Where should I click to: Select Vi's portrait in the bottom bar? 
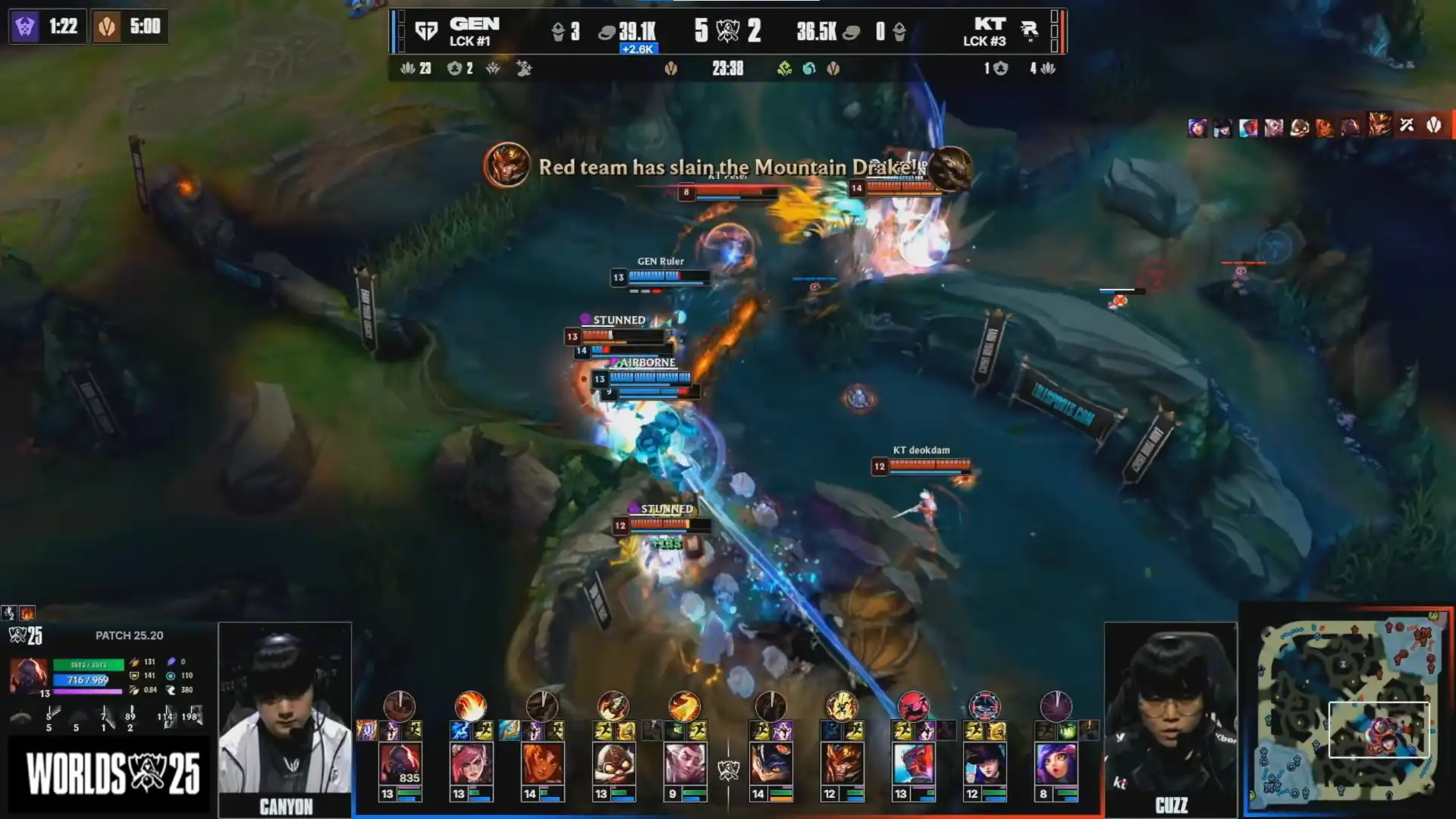click(x=471, y=764)
